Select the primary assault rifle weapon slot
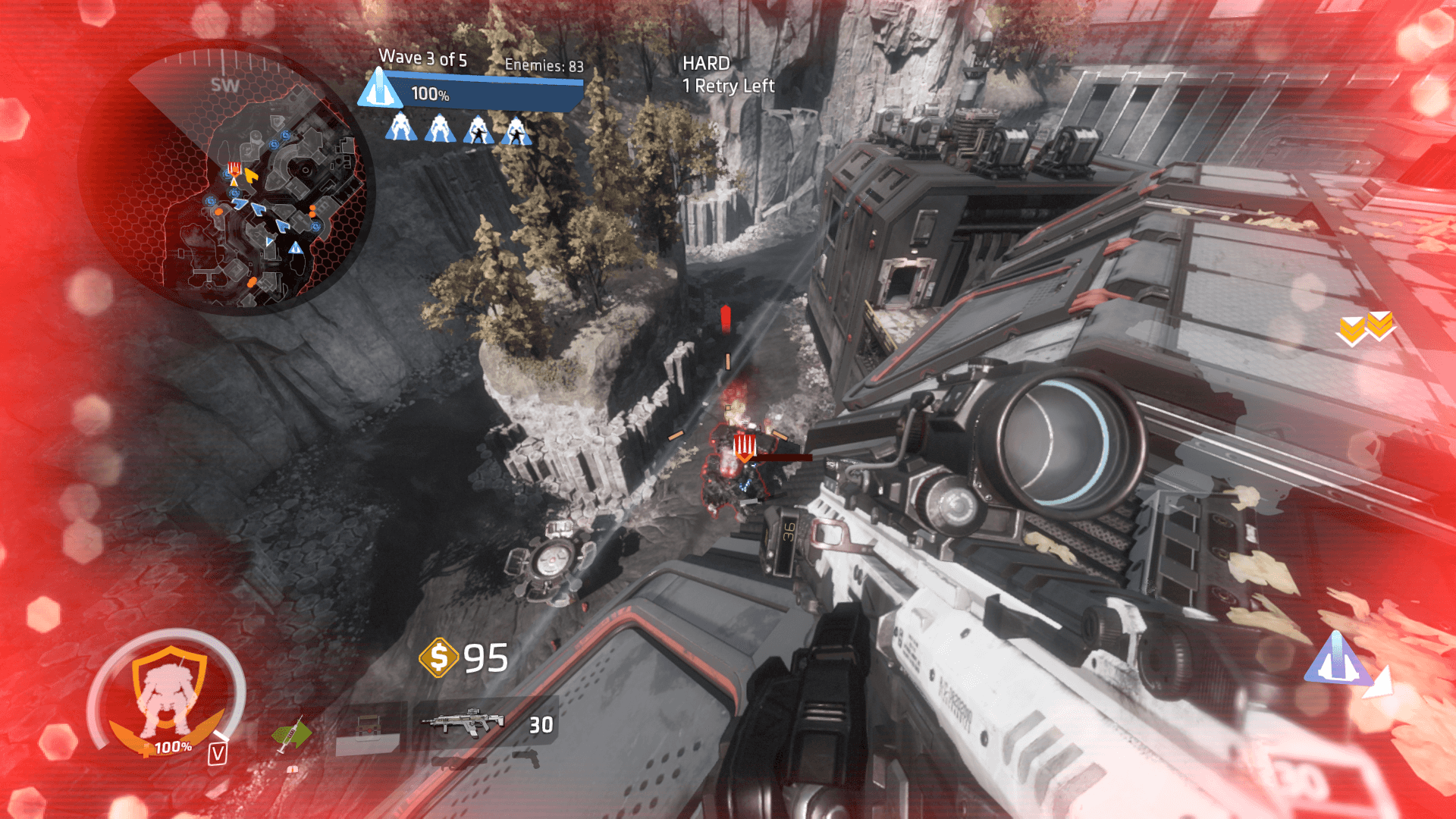Viewport: 1456px width, 819px height. [464, 723]
